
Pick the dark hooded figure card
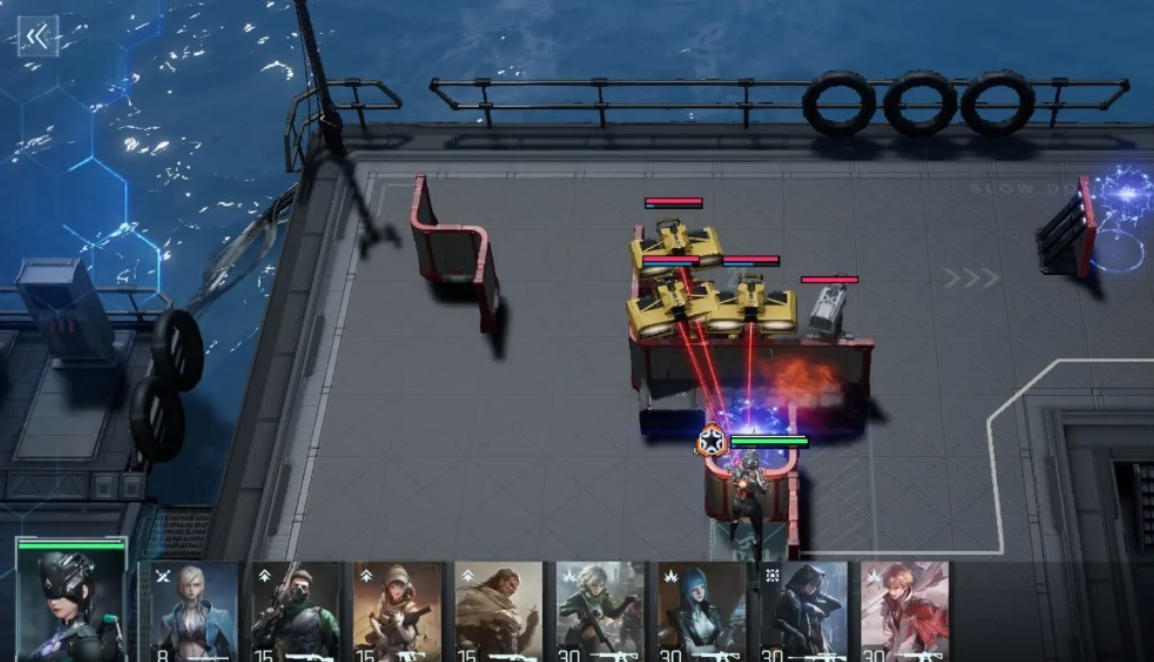(x=804, y=612)
